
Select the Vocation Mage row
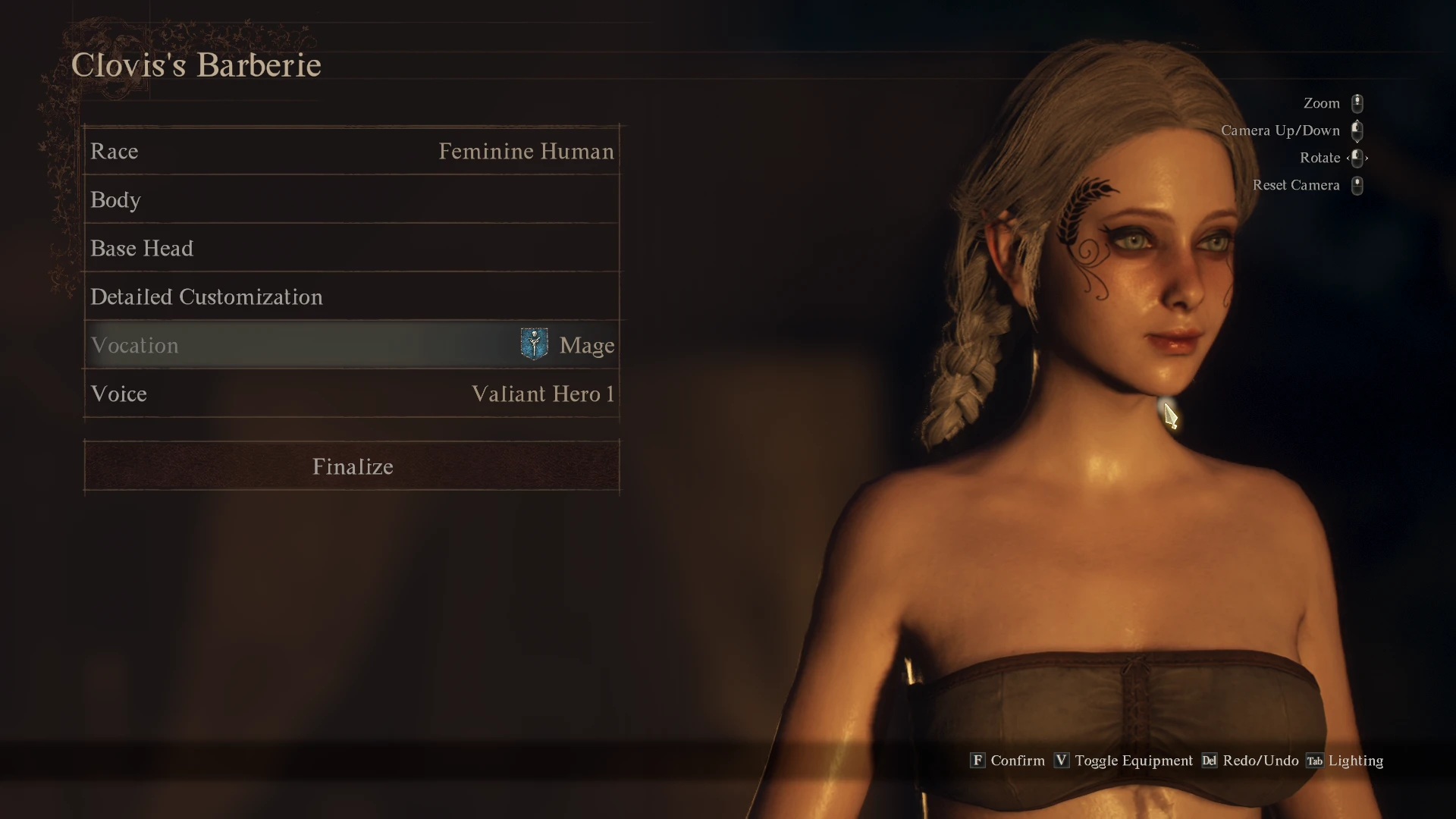point(352,346)
